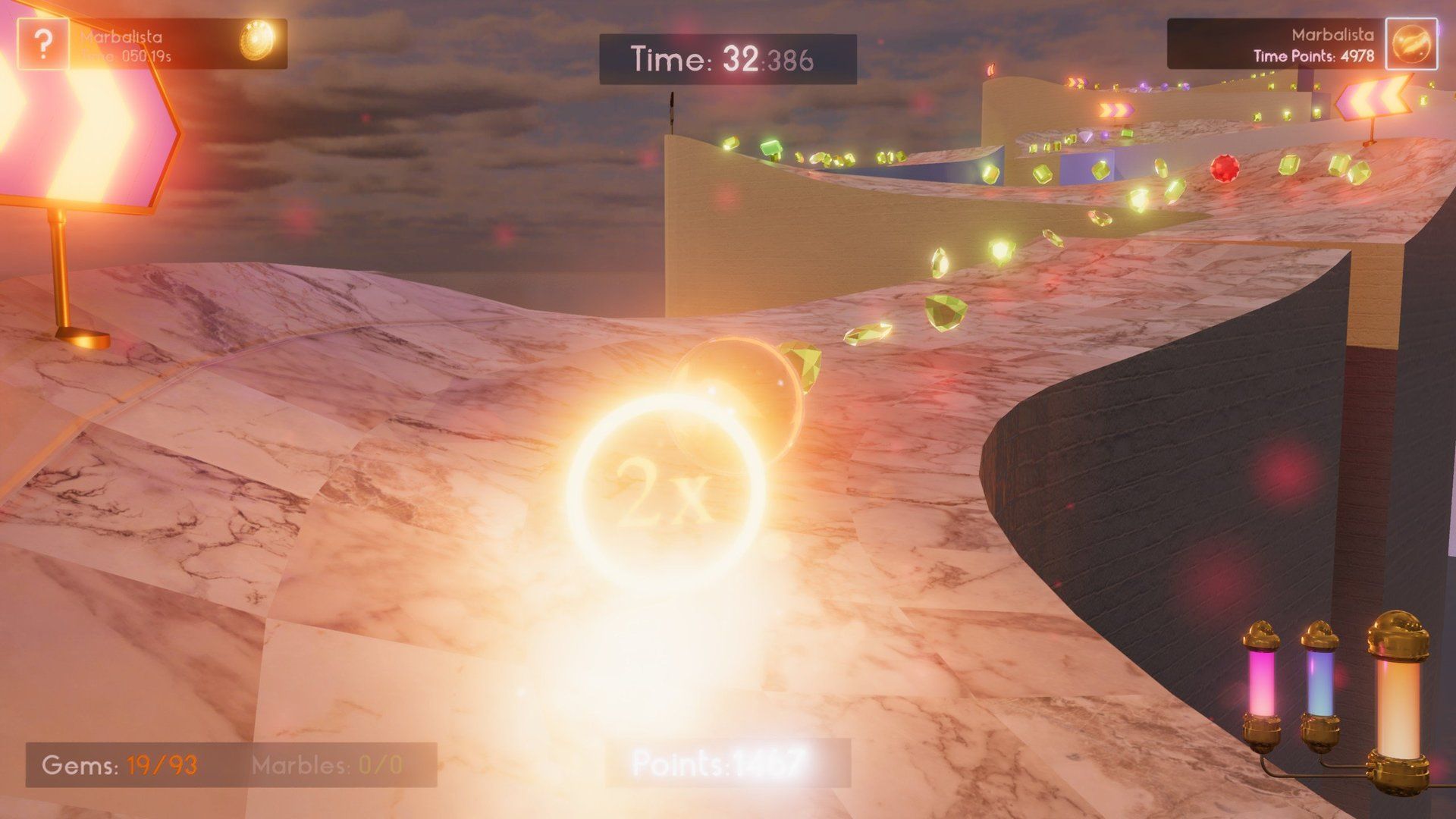The image size is (1456, 819).
Task: Click the question mark icon box
Action: (43, 45)
